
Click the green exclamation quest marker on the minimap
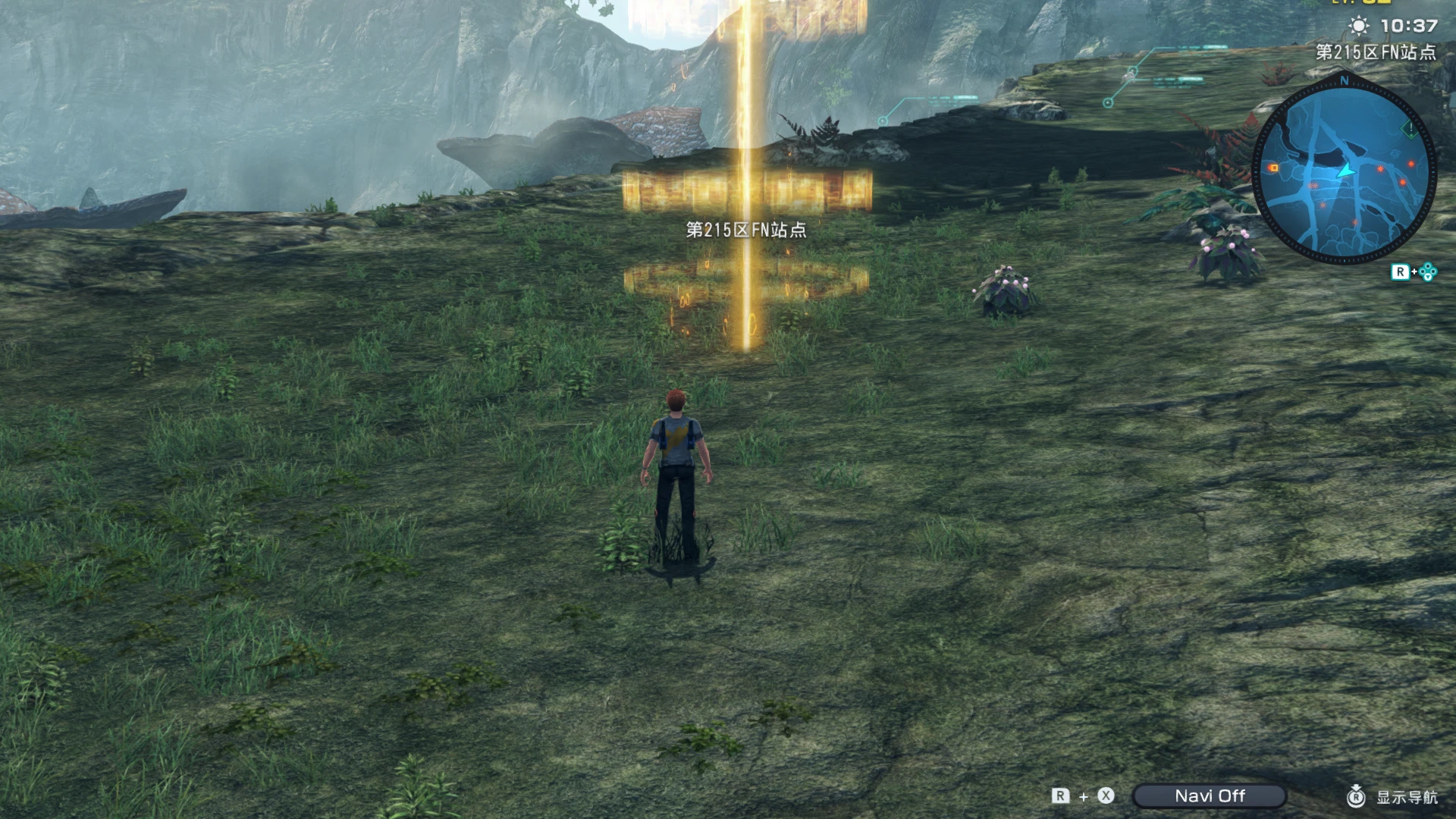click(x=1410, y=128)
